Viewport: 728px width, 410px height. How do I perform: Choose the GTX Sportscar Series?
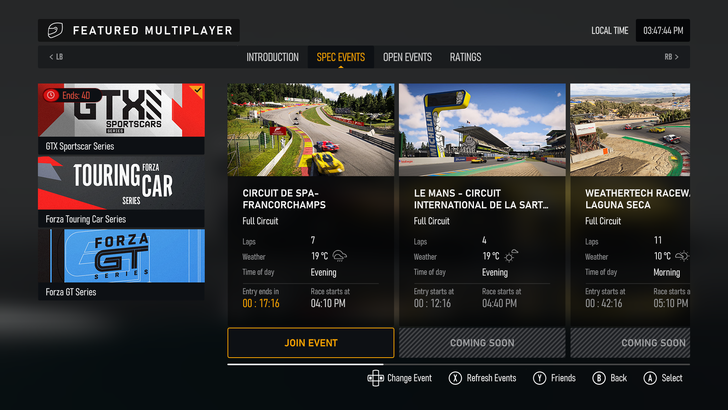click(121, 118)
